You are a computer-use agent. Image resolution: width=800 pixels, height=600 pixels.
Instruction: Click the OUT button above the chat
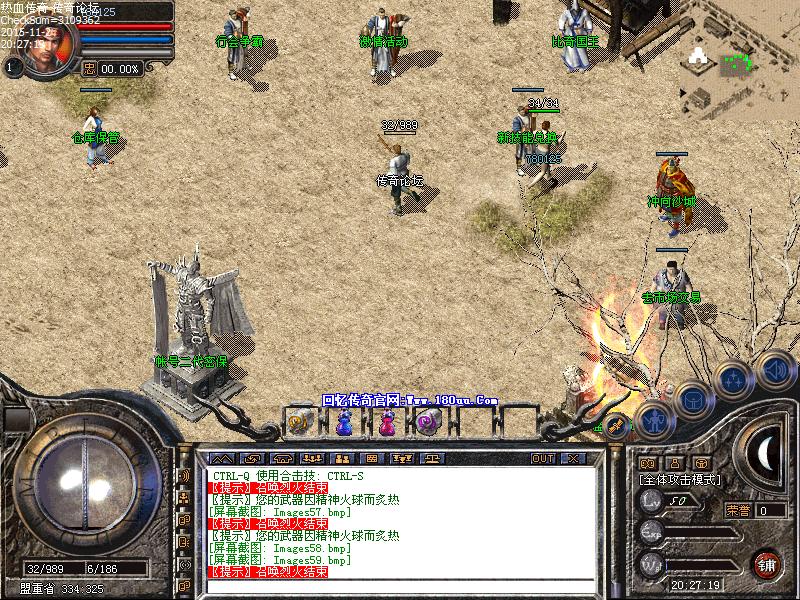pos(543,458)
